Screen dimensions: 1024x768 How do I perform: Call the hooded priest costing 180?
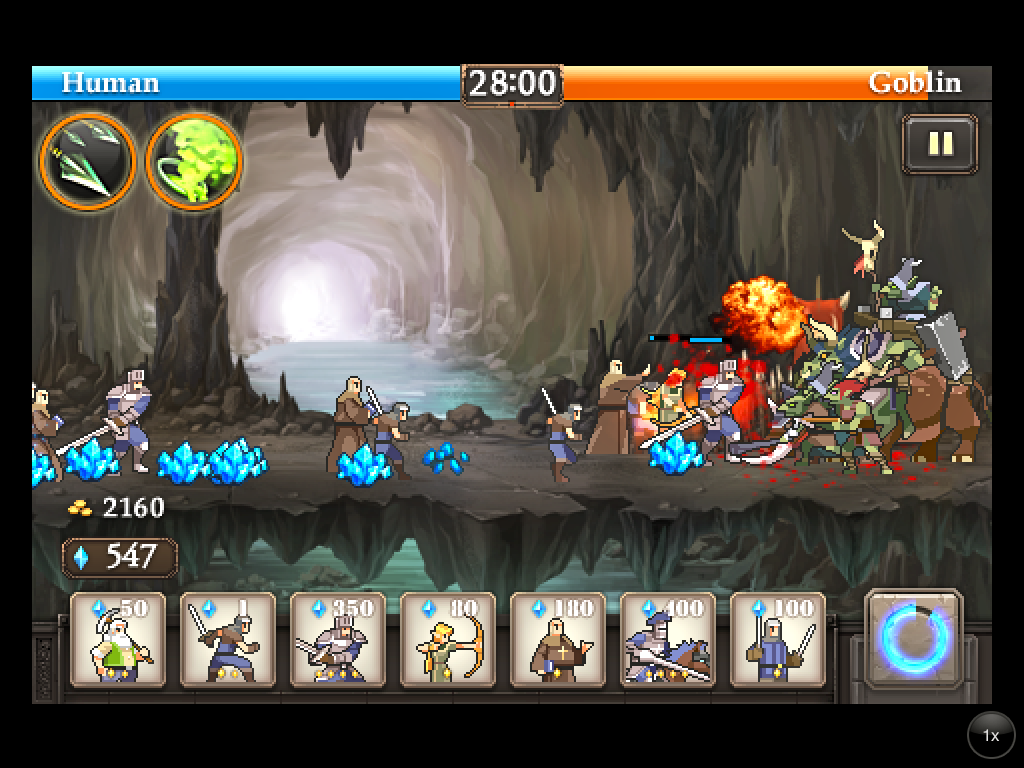tap(558, 640)
